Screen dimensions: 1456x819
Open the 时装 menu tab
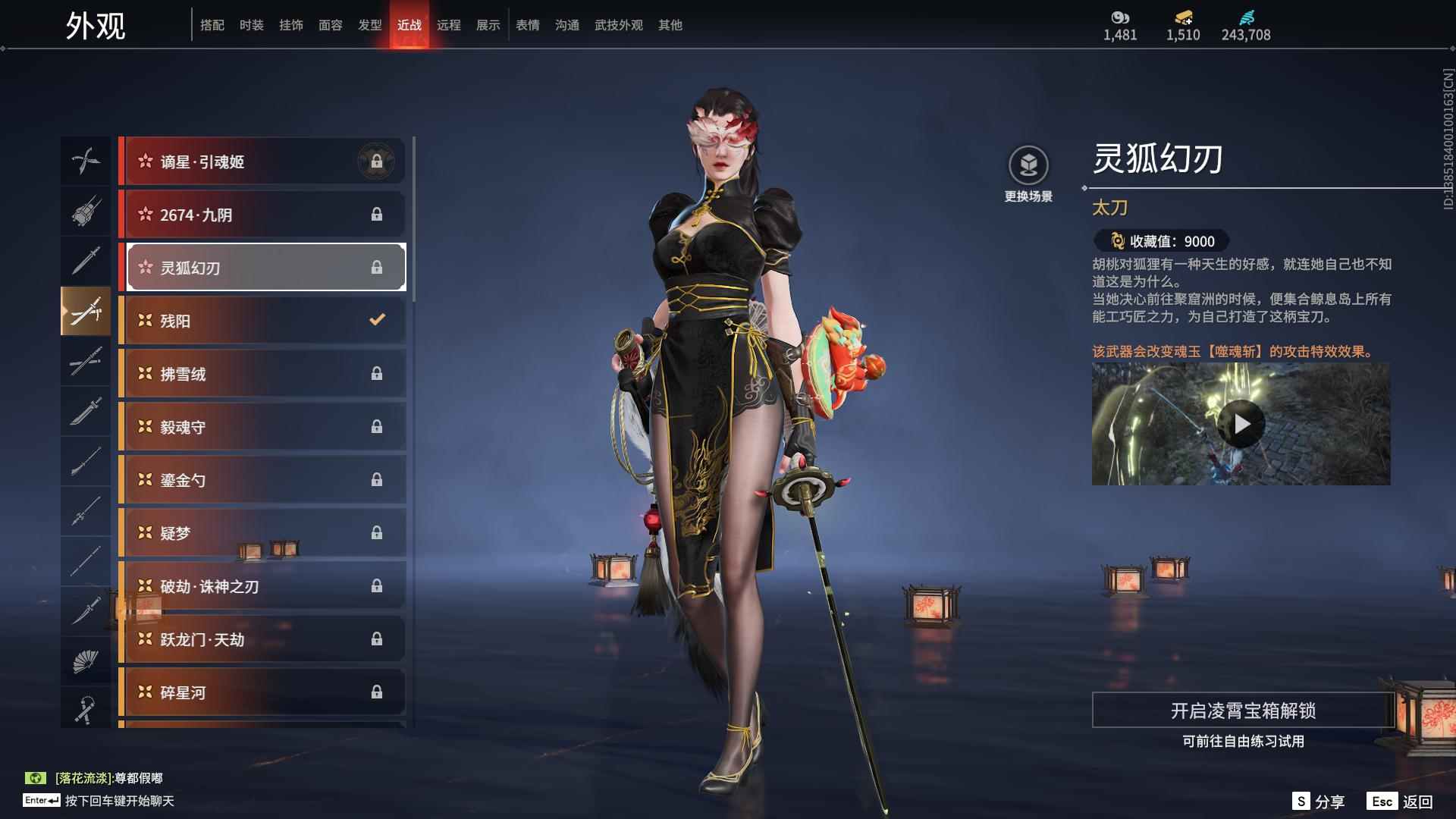tap(251, 24)
